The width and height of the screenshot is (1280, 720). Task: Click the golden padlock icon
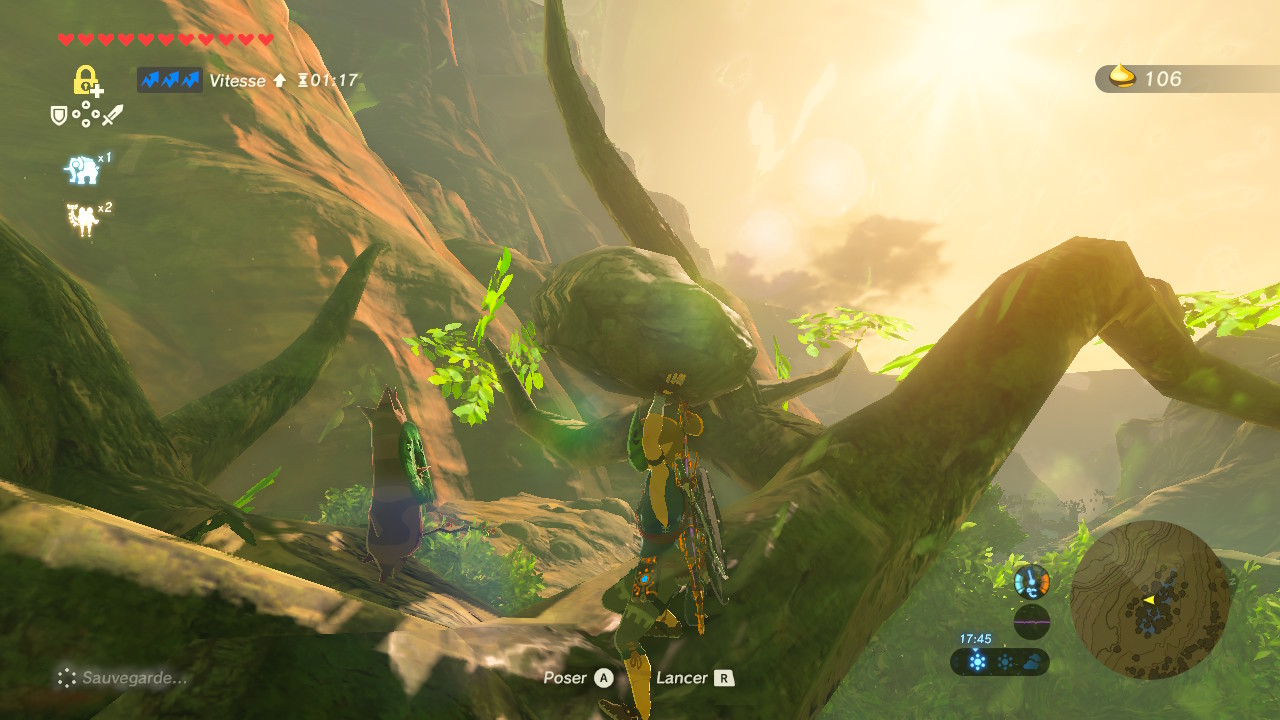[x=86, y=80]
